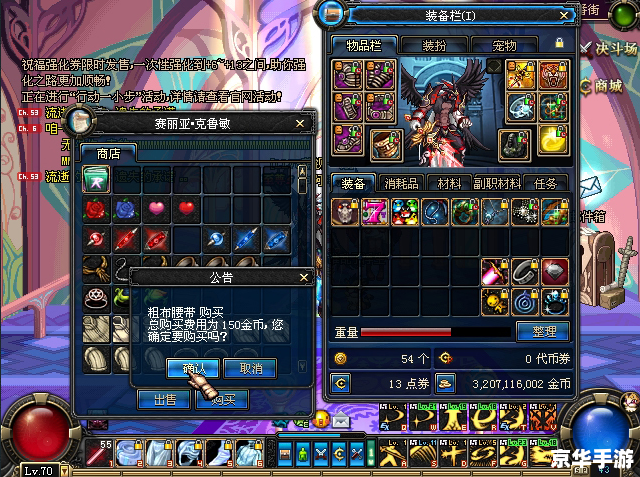The height and width of the screenshot is (477, 640).
Task: Select the pink 7 item in inventory
Action: coord(375,211)
